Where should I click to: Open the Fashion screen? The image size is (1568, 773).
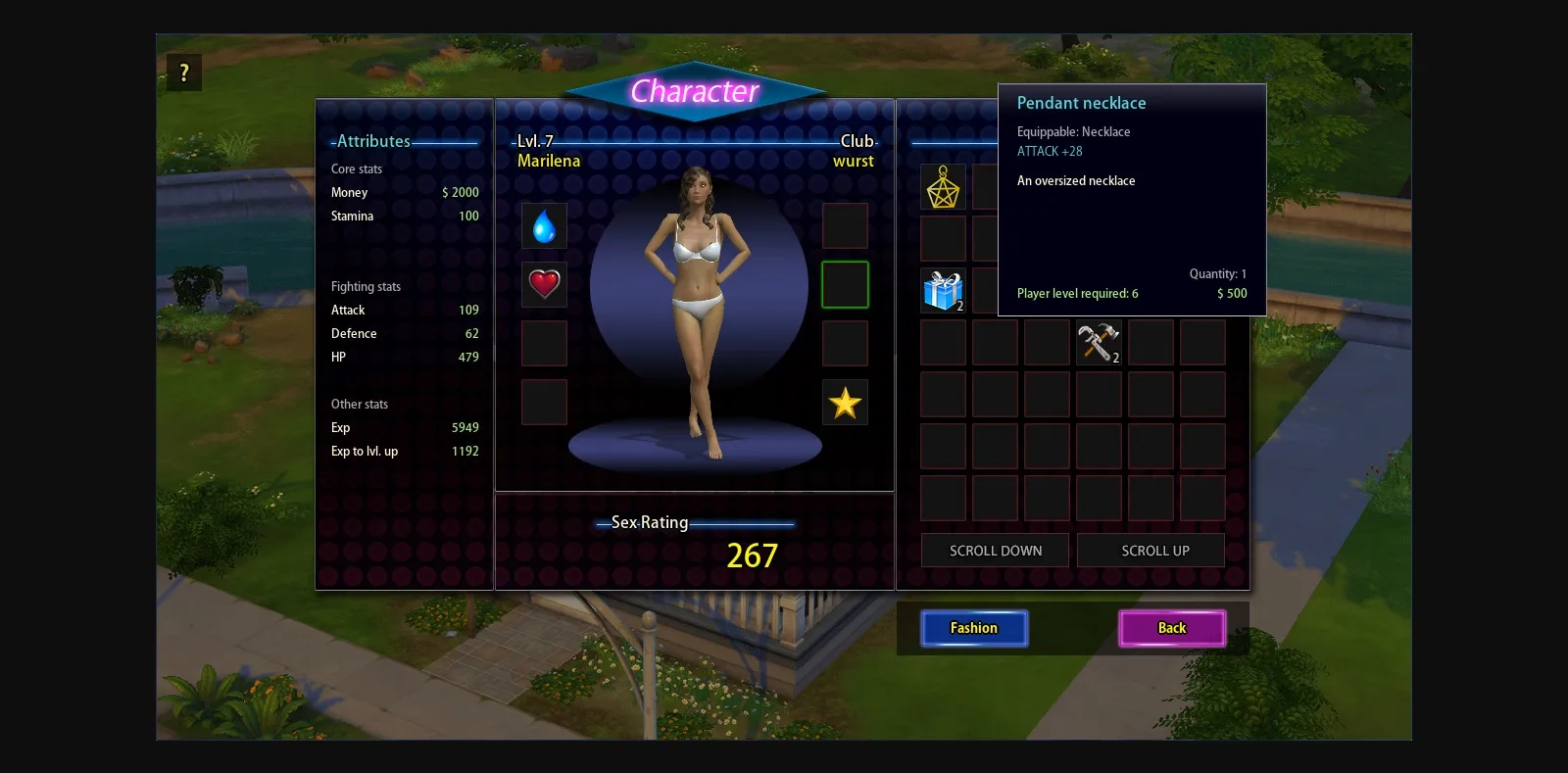tap(974, 628)
